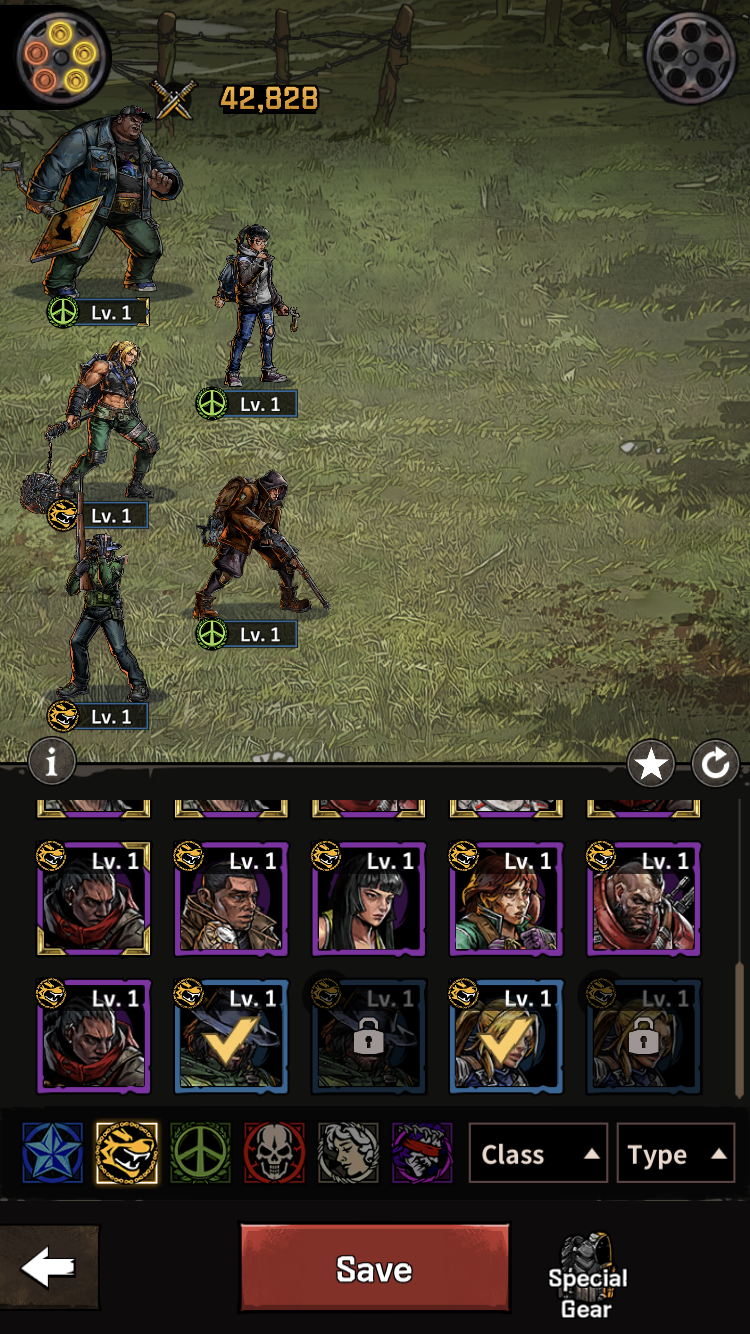
Task: Open the Special Gear screen
Action: [587, 1280]
